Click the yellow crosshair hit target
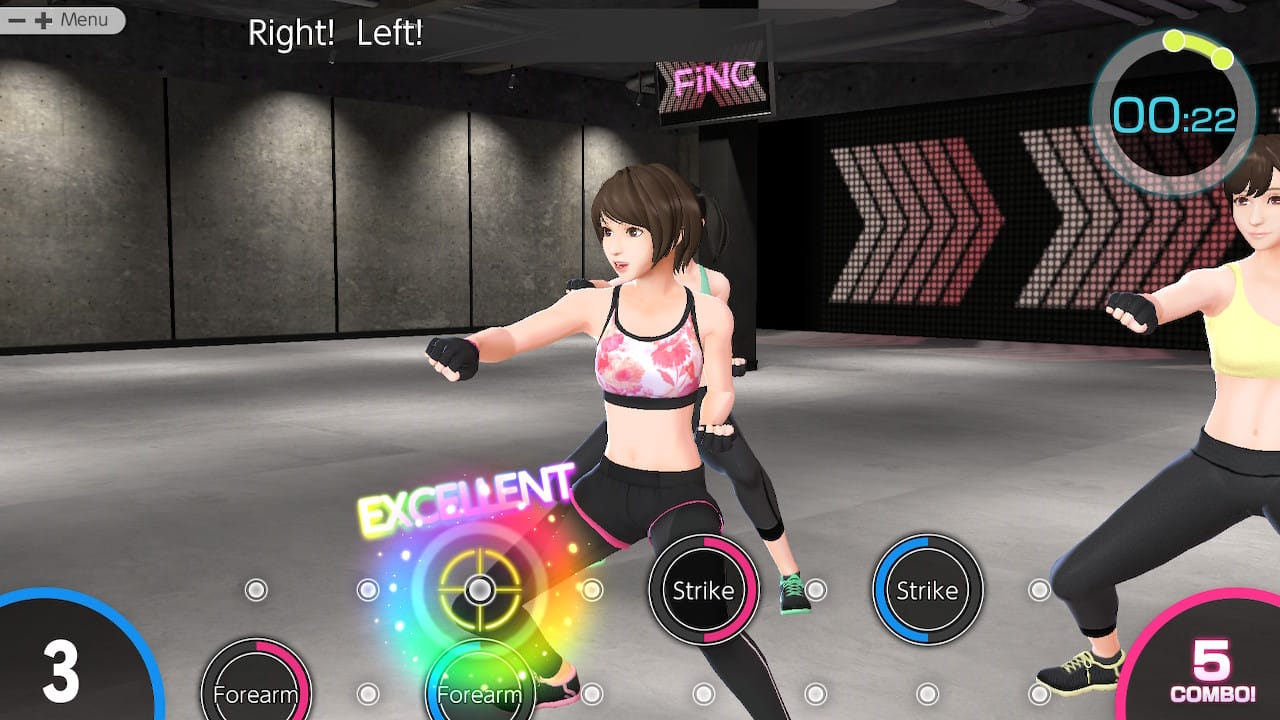The height and width of the screenshot is (720, 1280). click(480, 590)
